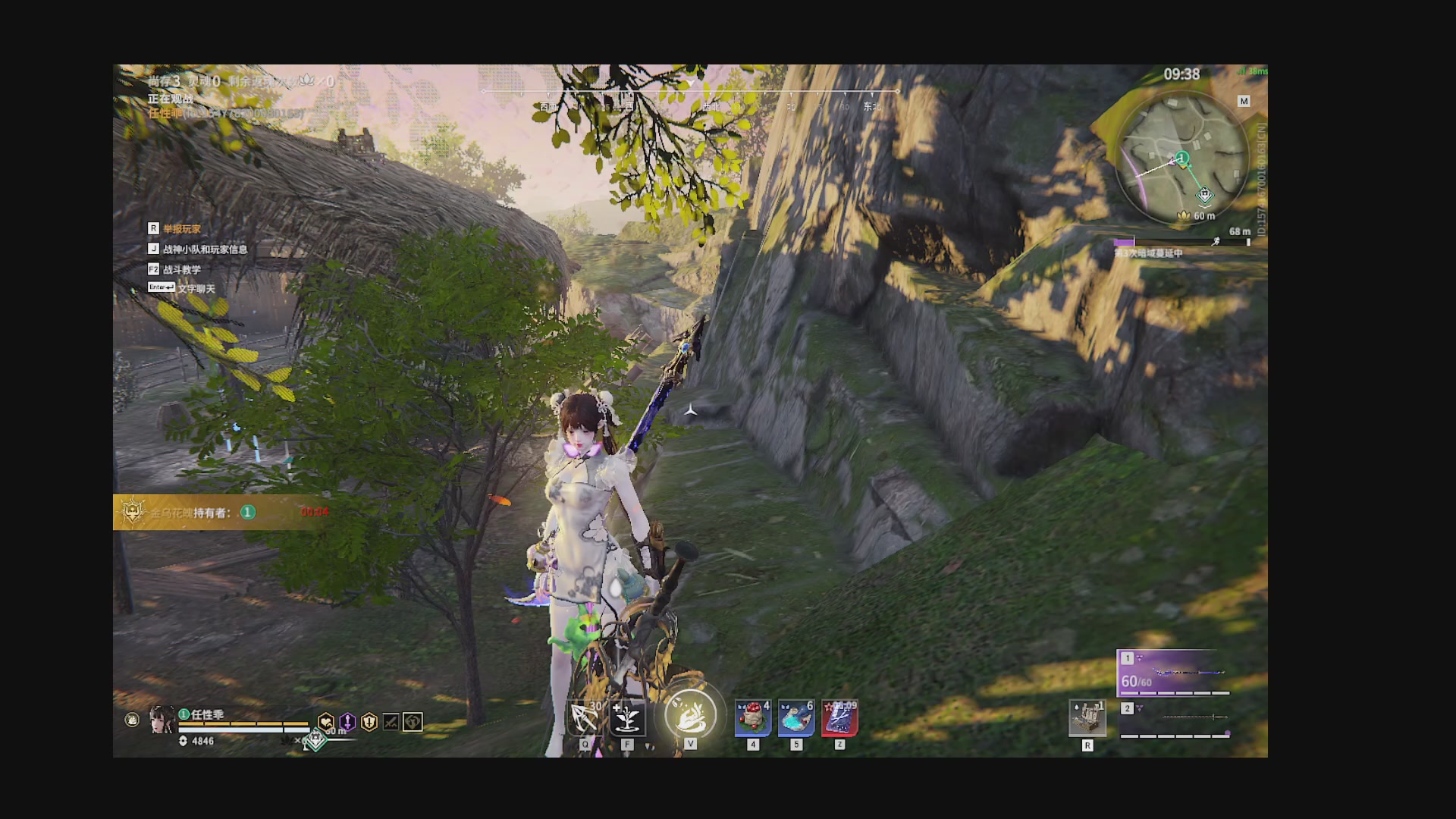Open the 战斗教学 combat tutorial
Screen dimensions: 1456x819
182,270
